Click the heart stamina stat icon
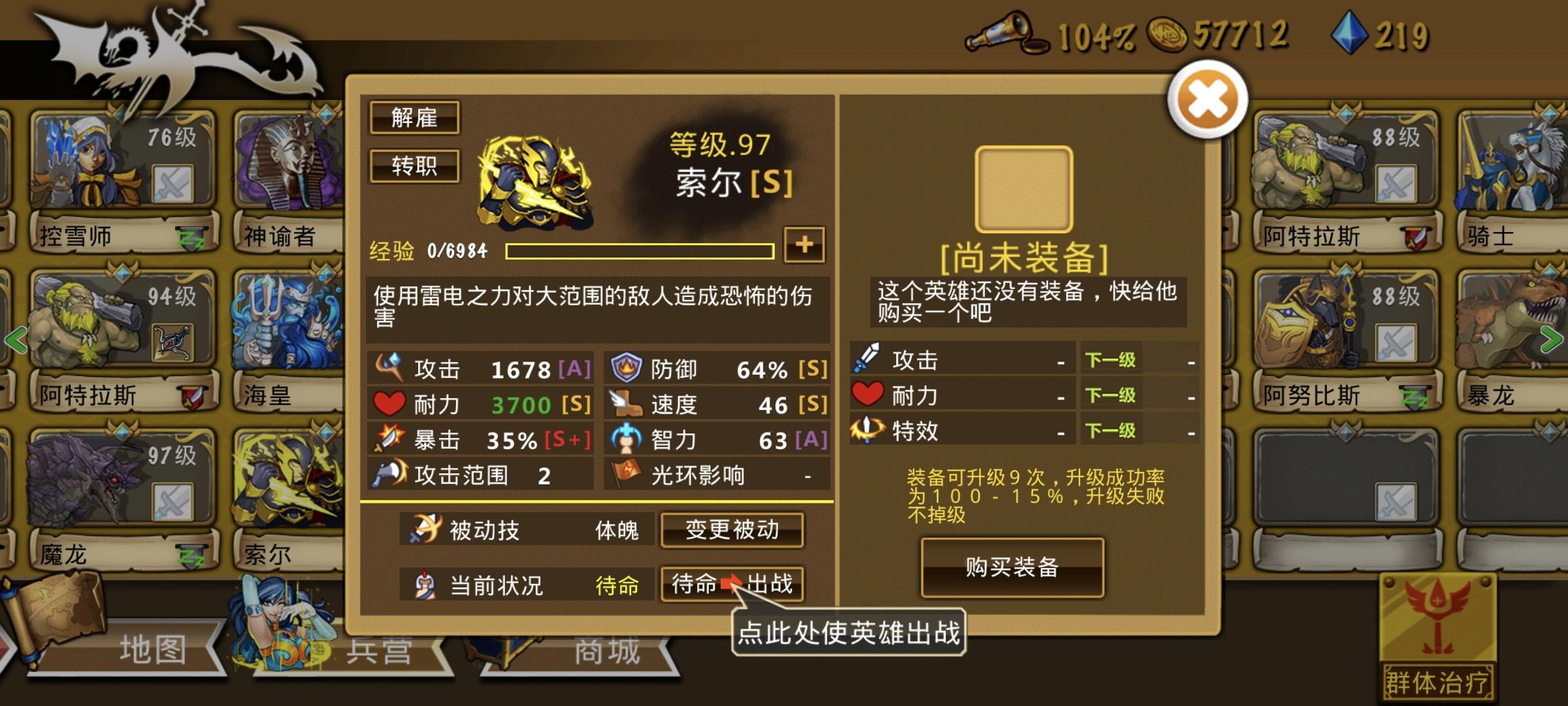This screenshot has width=1568, height=706. 389,403
